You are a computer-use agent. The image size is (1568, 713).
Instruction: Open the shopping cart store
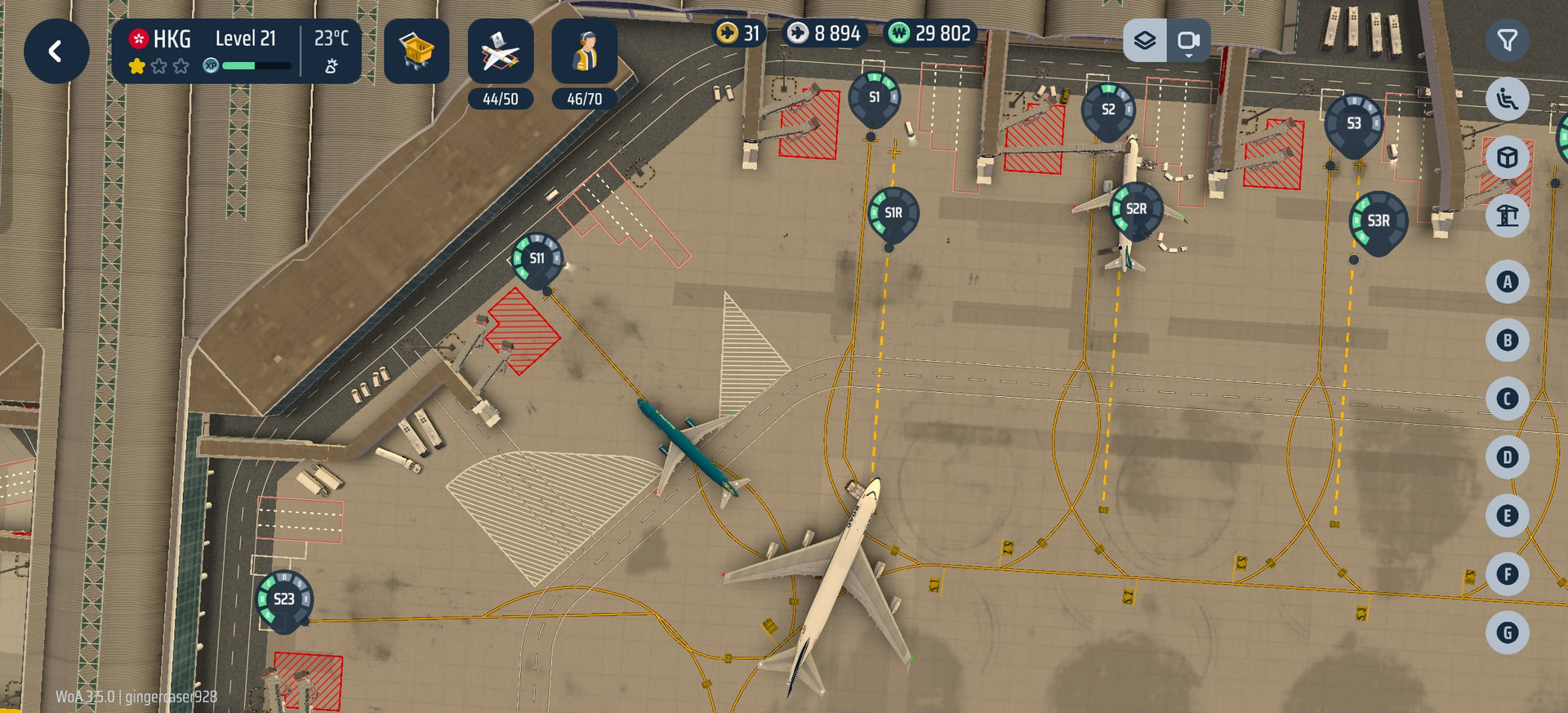pyautogui.click(x=416, y=51)
